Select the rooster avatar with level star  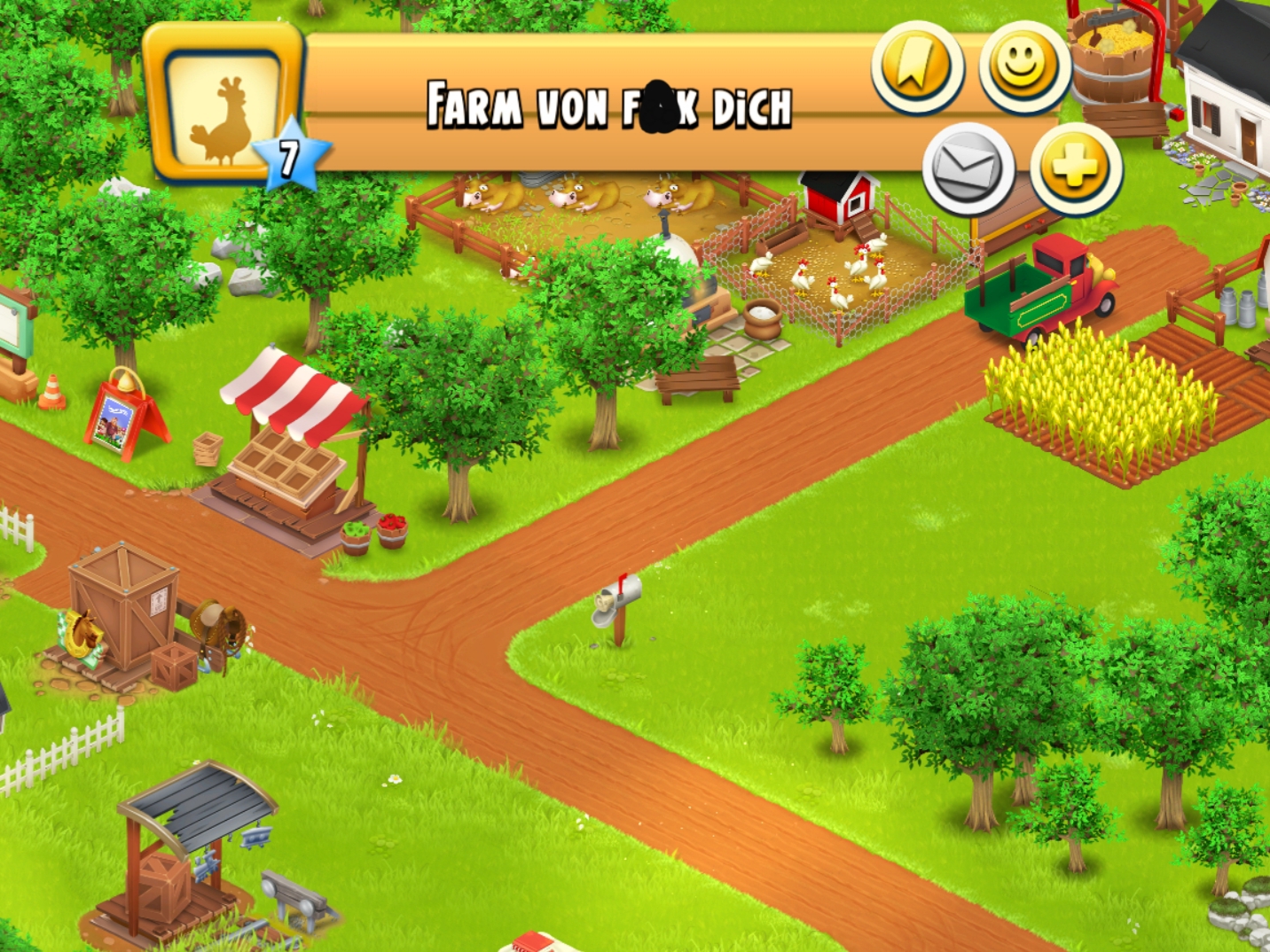click(226, 105)
